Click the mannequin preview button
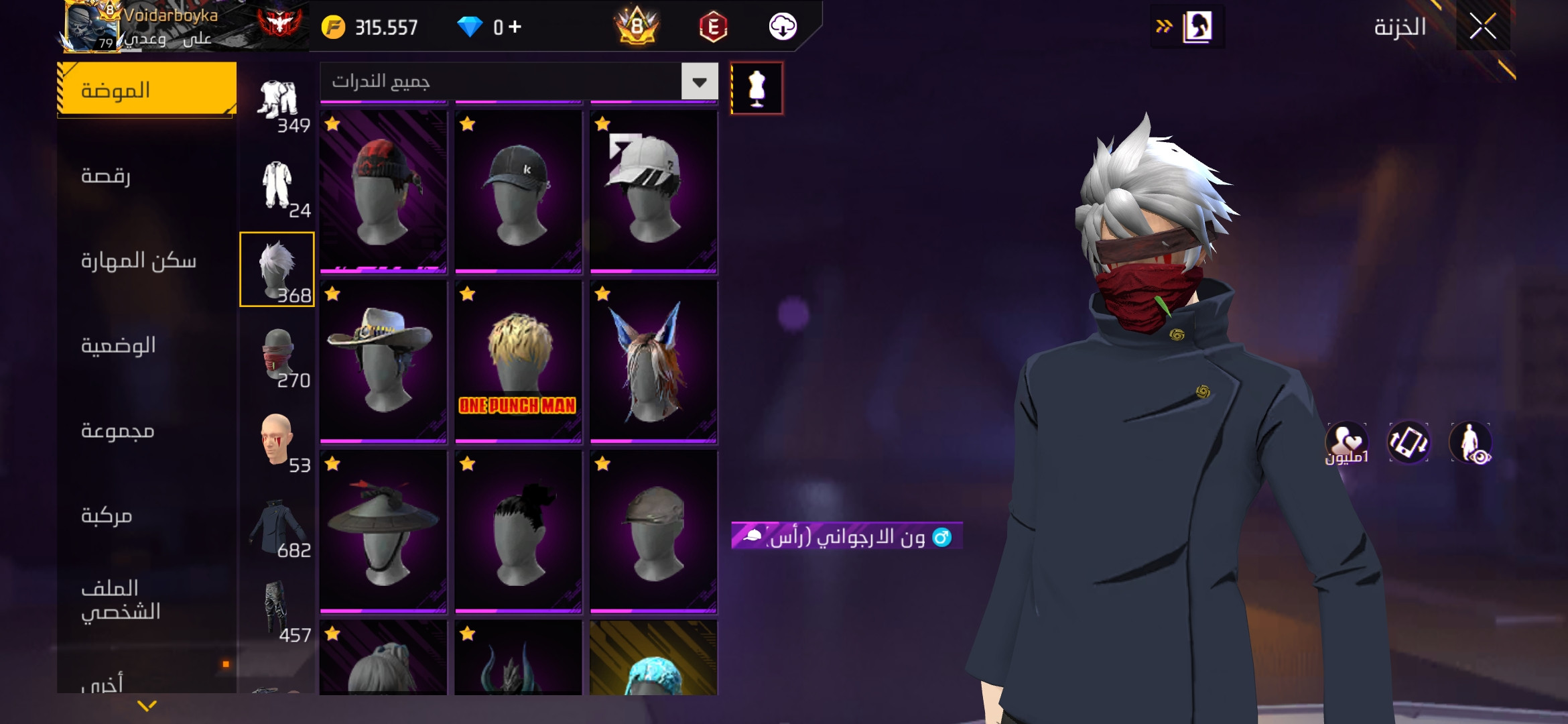This screenshot has width=1568, height=724. click(x=757, y=88)
